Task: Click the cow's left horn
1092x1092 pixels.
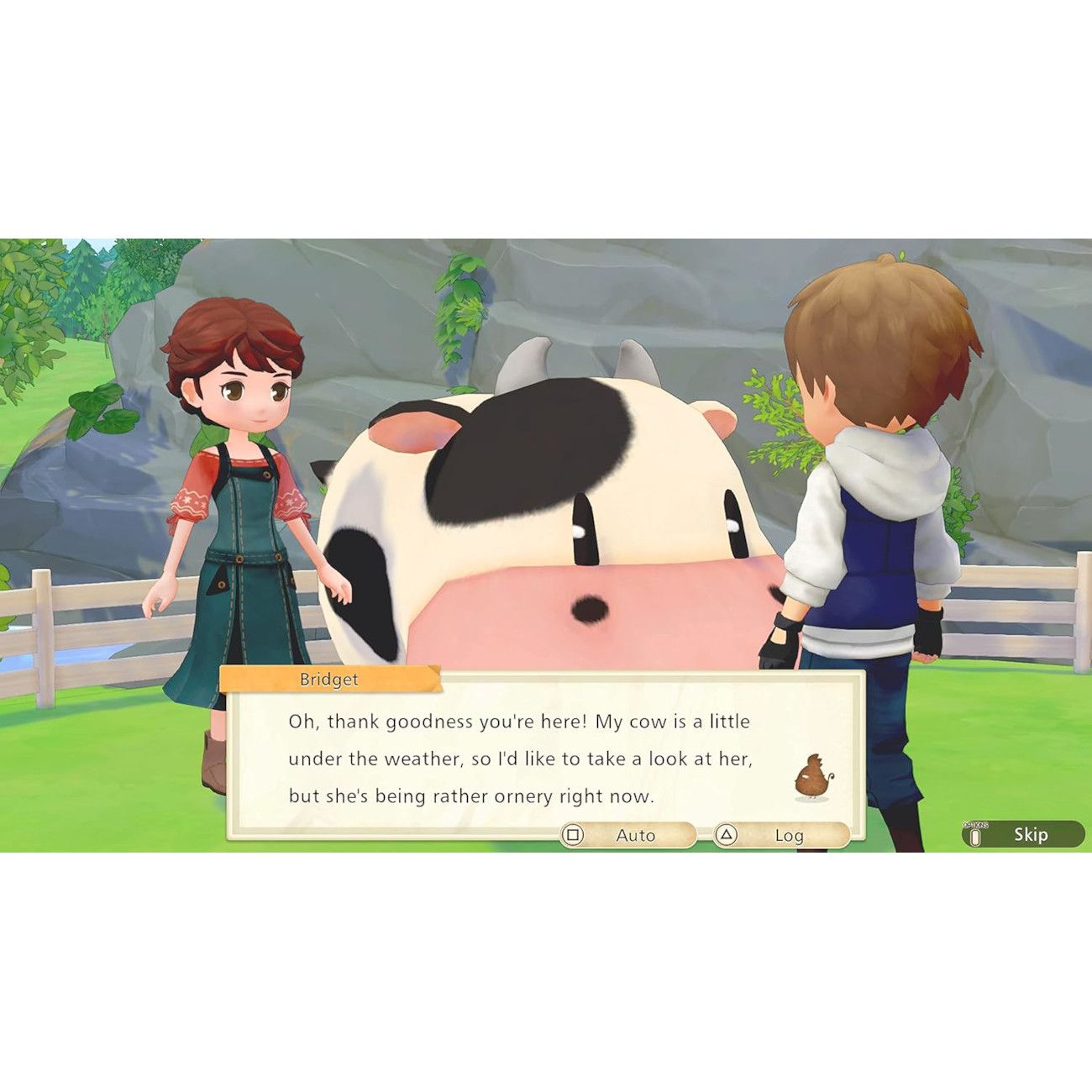Action: pos(528,360)
